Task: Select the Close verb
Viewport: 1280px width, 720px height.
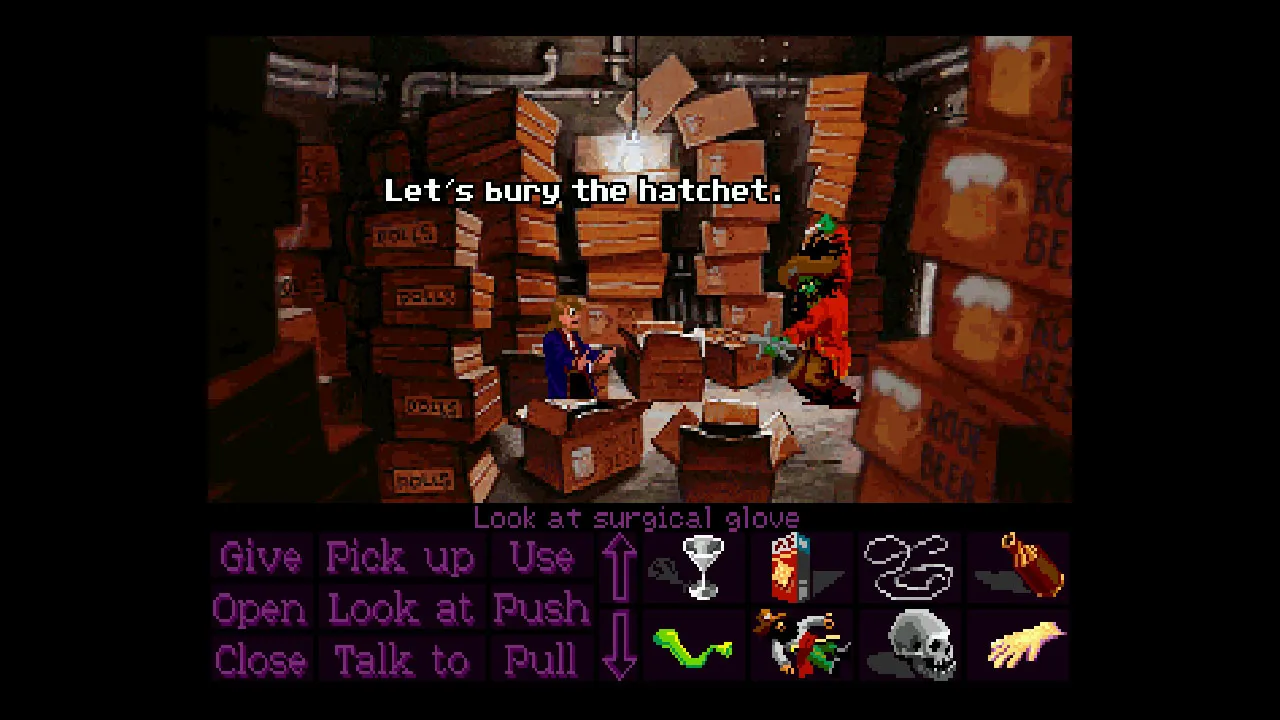Action: tap(259, 659)
